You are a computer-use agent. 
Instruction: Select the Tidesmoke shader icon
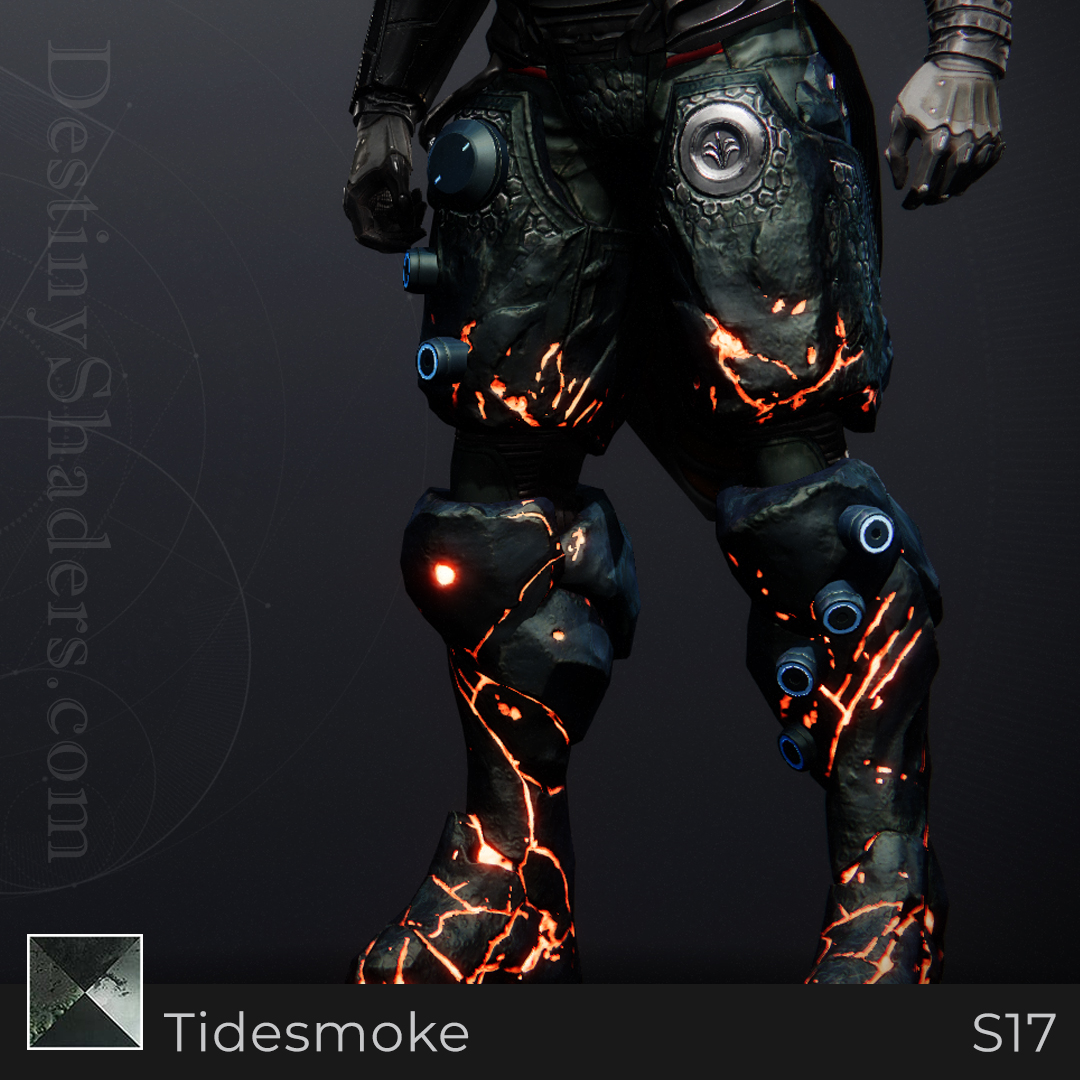coord(85,992)
